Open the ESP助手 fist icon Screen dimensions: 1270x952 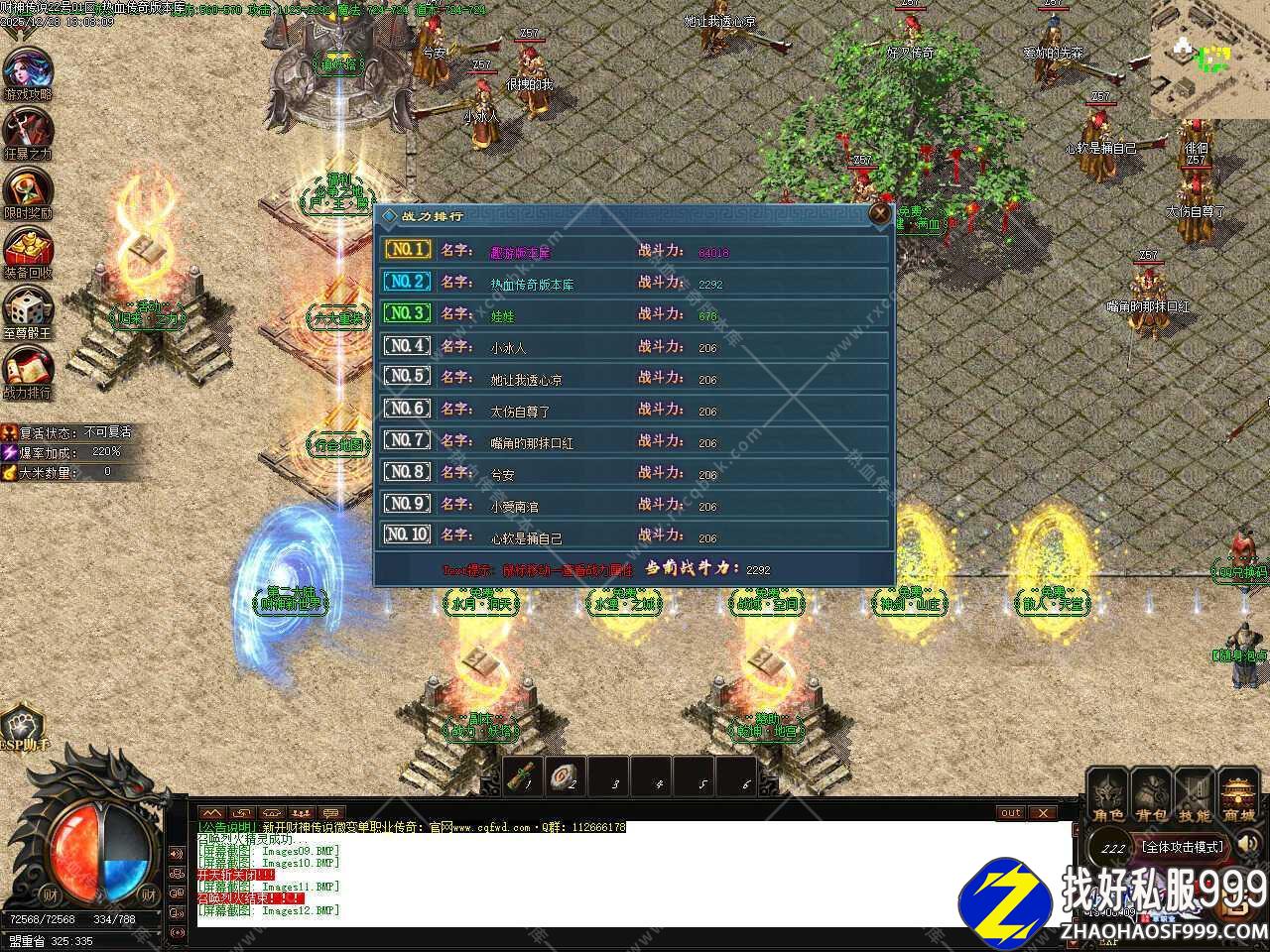(x=24, y=727)
